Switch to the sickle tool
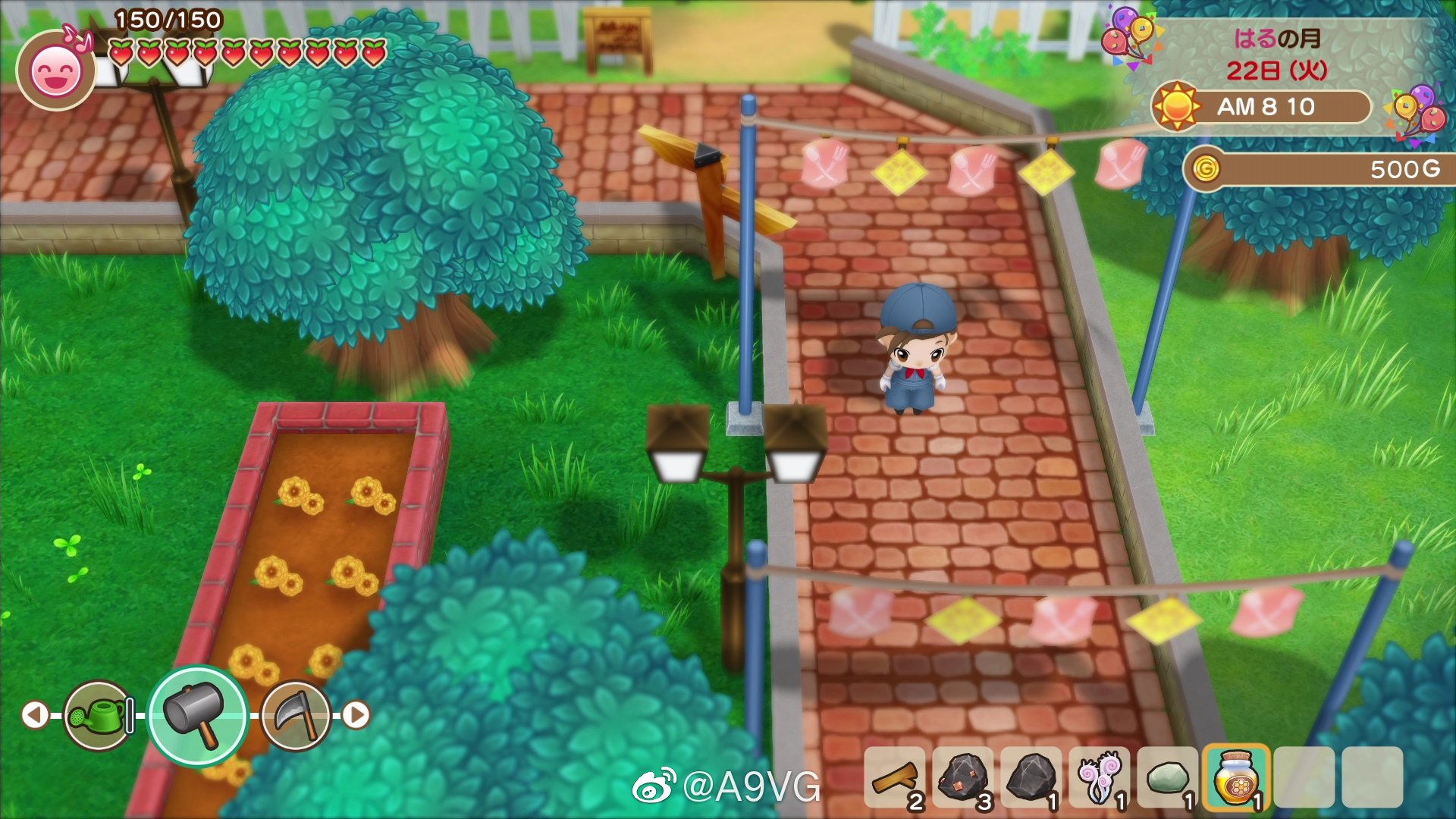 coord(297,715)
